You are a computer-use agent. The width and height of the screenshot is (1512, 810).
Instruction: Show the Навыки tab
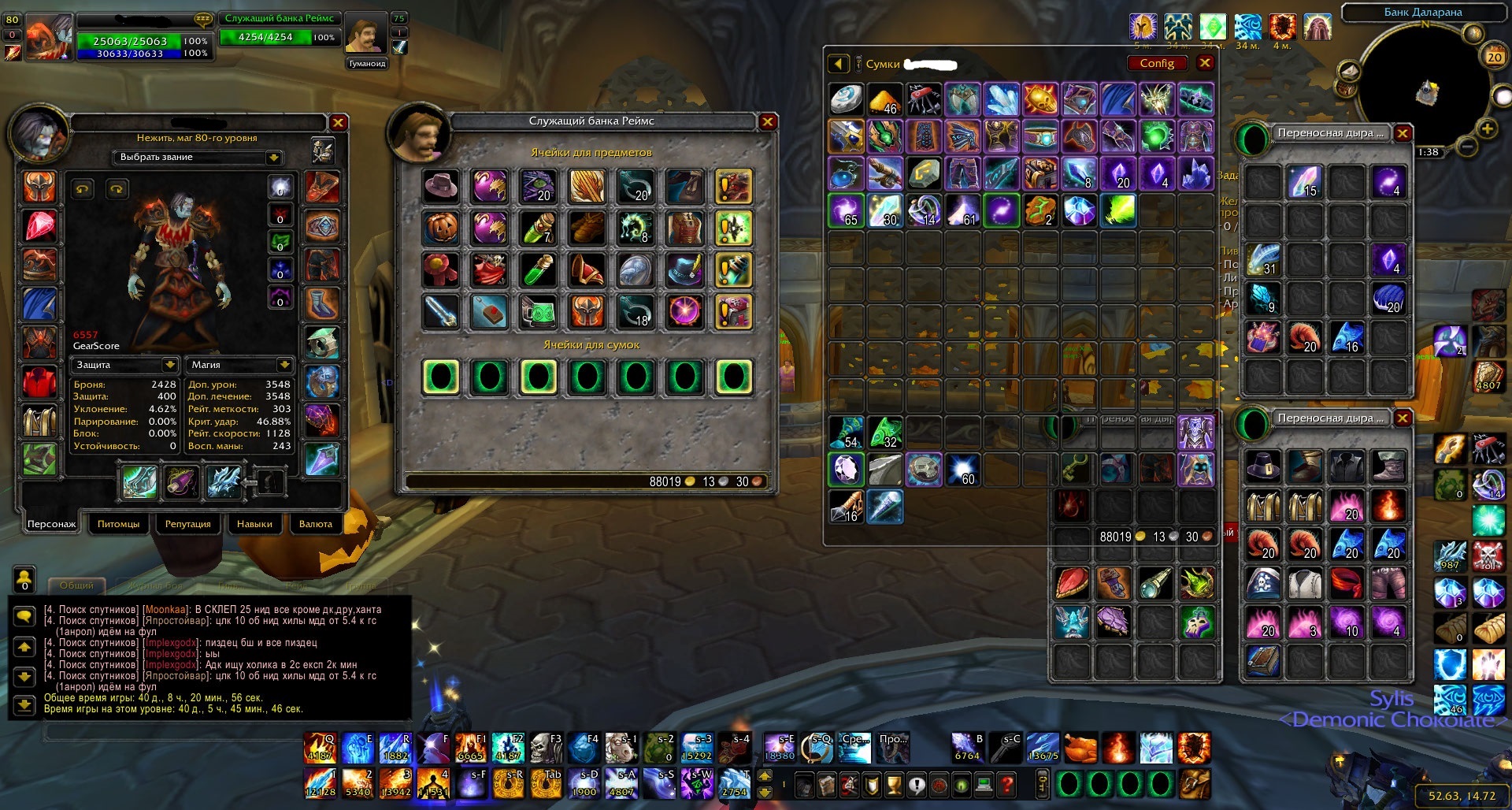click(254, 524)
